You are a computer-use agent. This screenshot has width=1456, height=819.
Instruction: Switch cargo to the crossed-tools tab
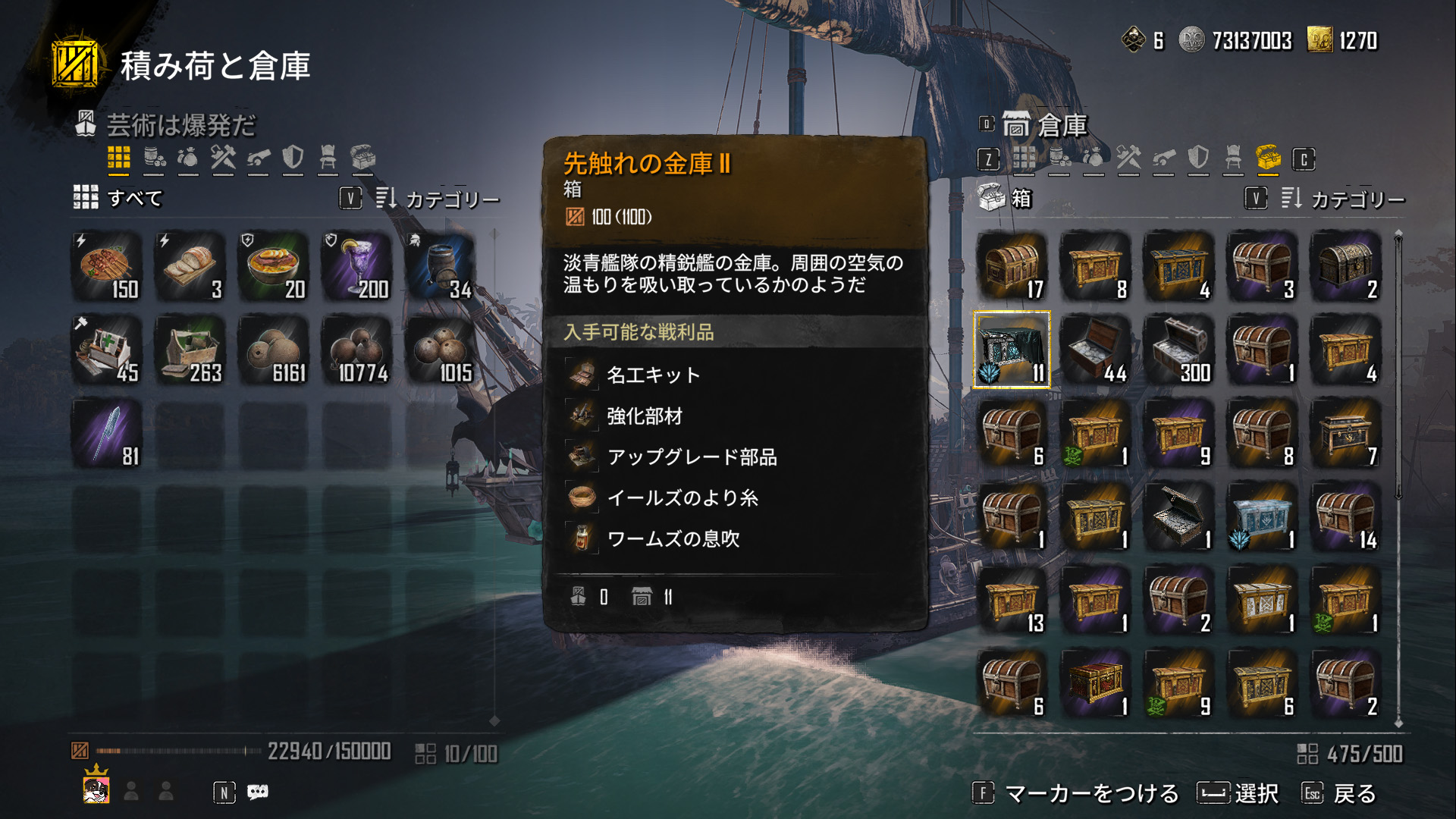click(x=223, y=158)
